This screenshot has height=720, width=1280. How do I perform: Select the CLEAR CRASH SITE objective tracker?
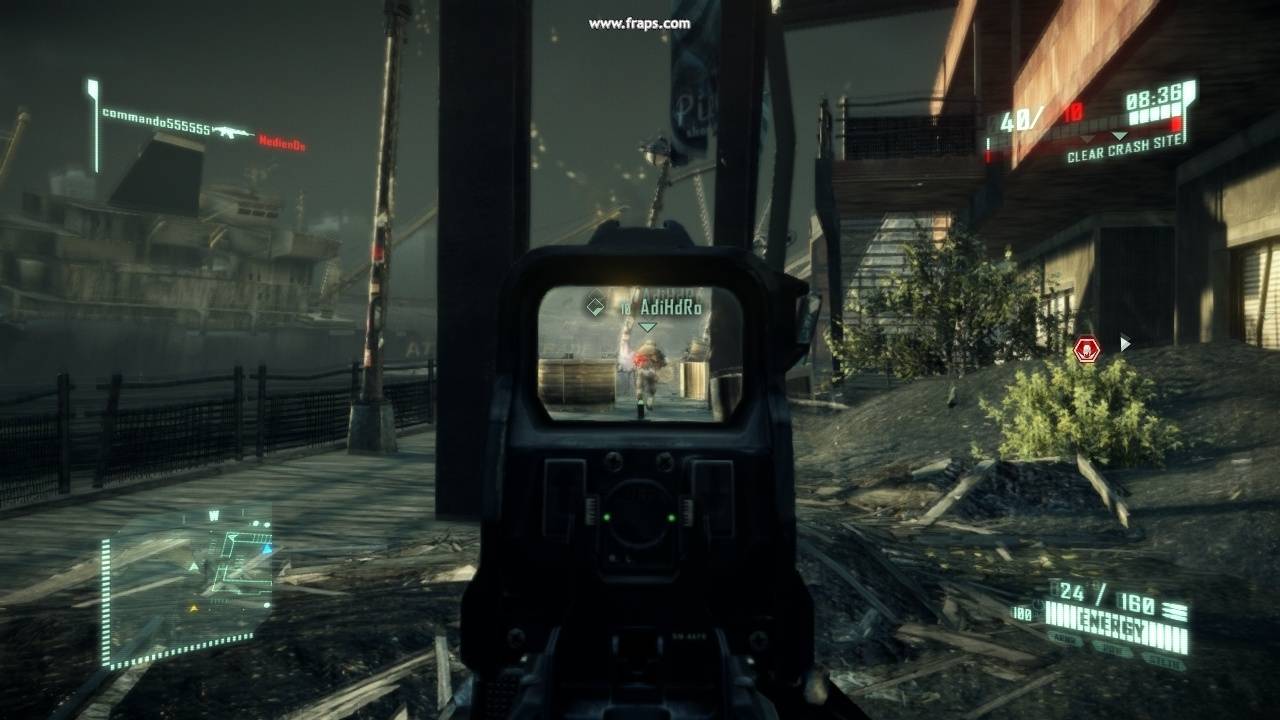[1125, 156]
